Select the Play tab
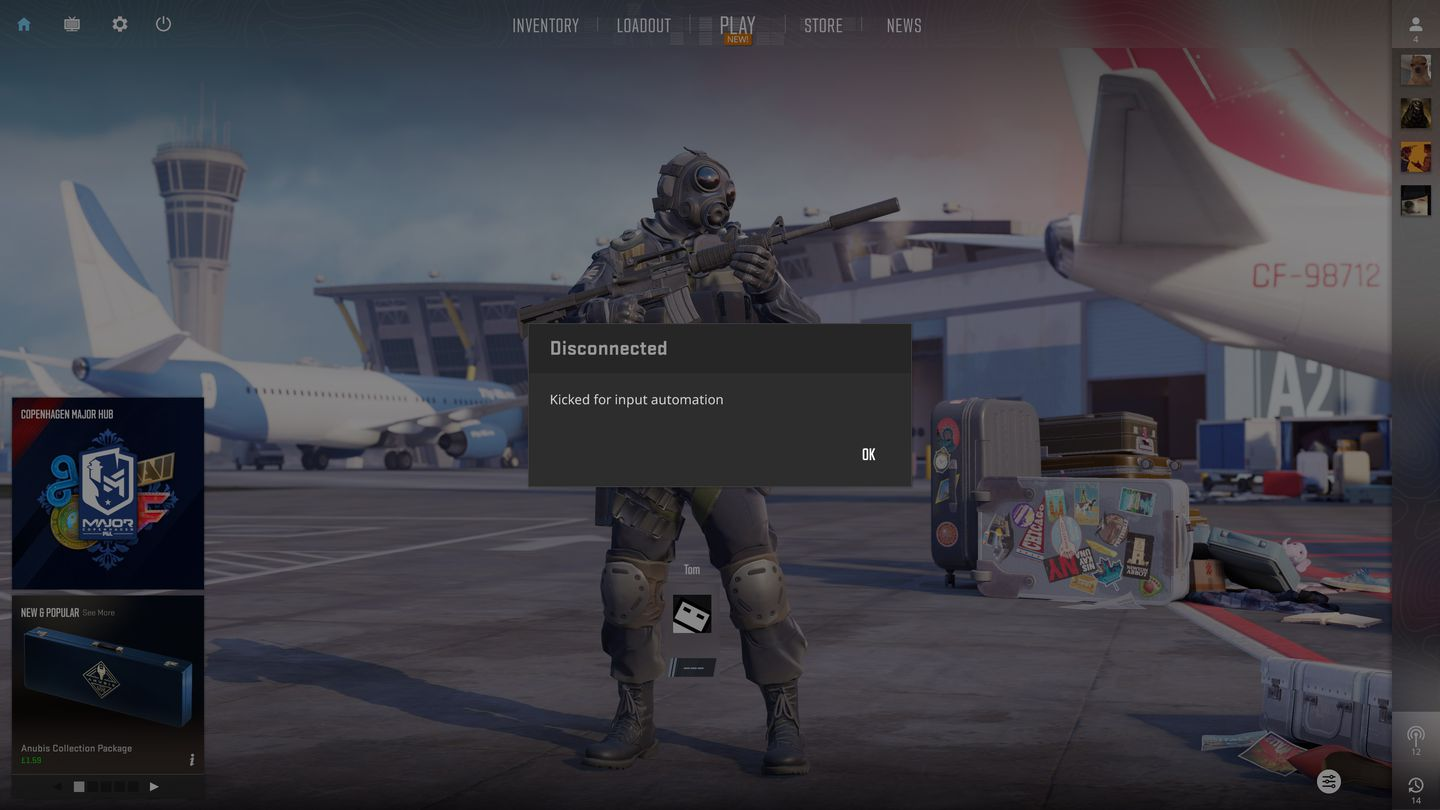Screen dimensions: 1440x810 click(x=738, y=26)
